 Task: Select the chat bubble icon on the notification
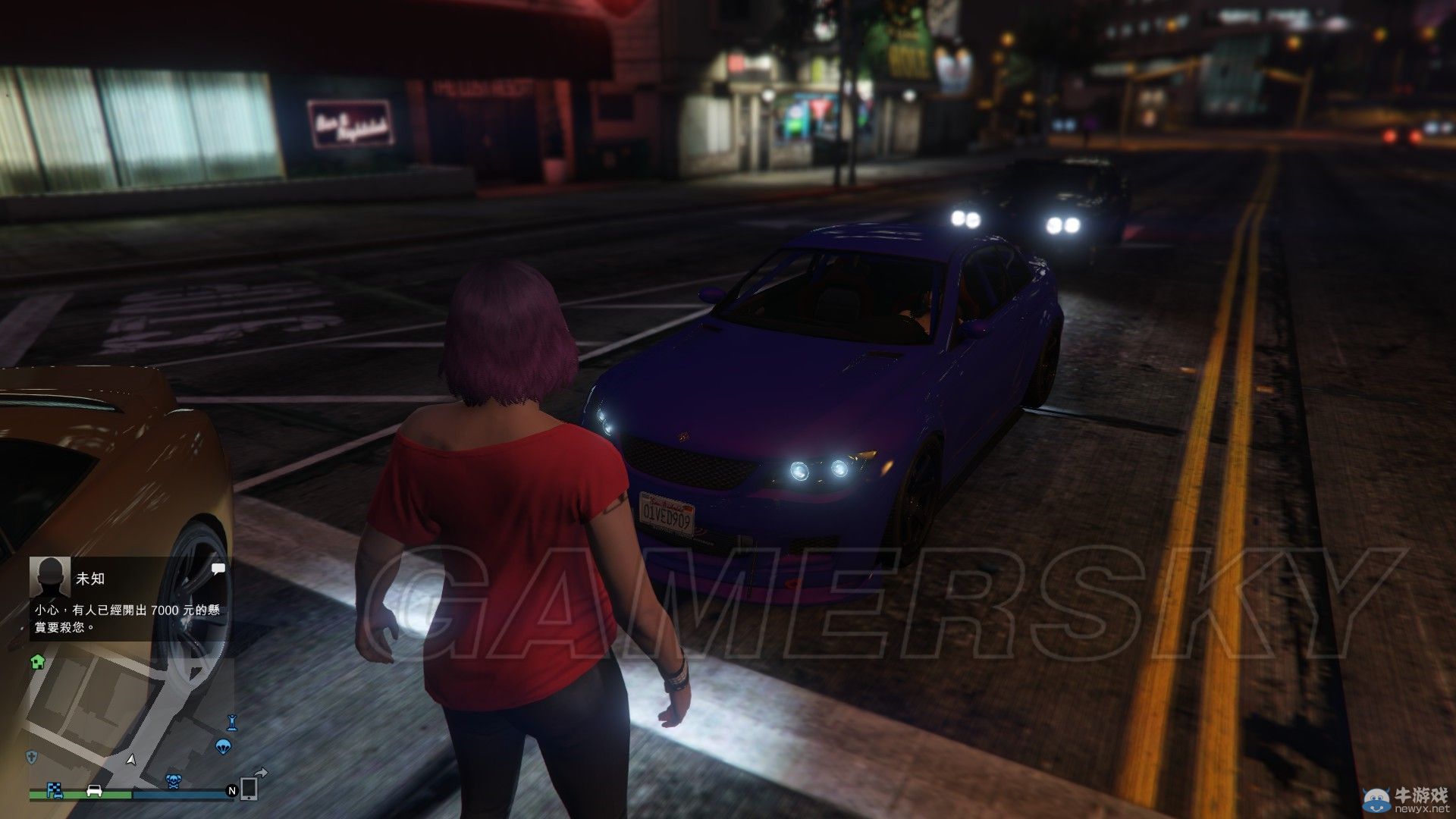[218, 569]
